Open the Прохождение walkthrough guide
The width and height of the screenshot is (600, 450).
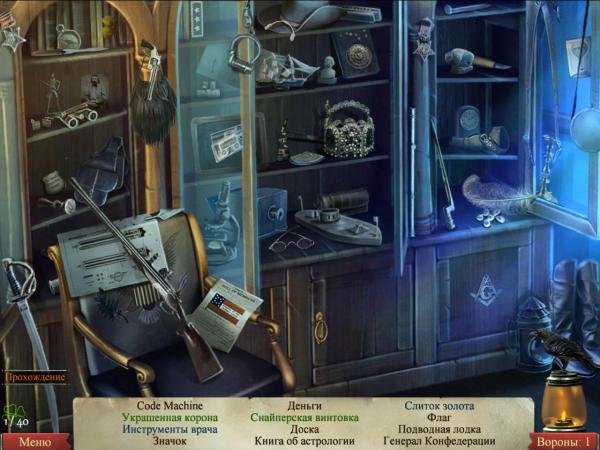click(35, 377)
